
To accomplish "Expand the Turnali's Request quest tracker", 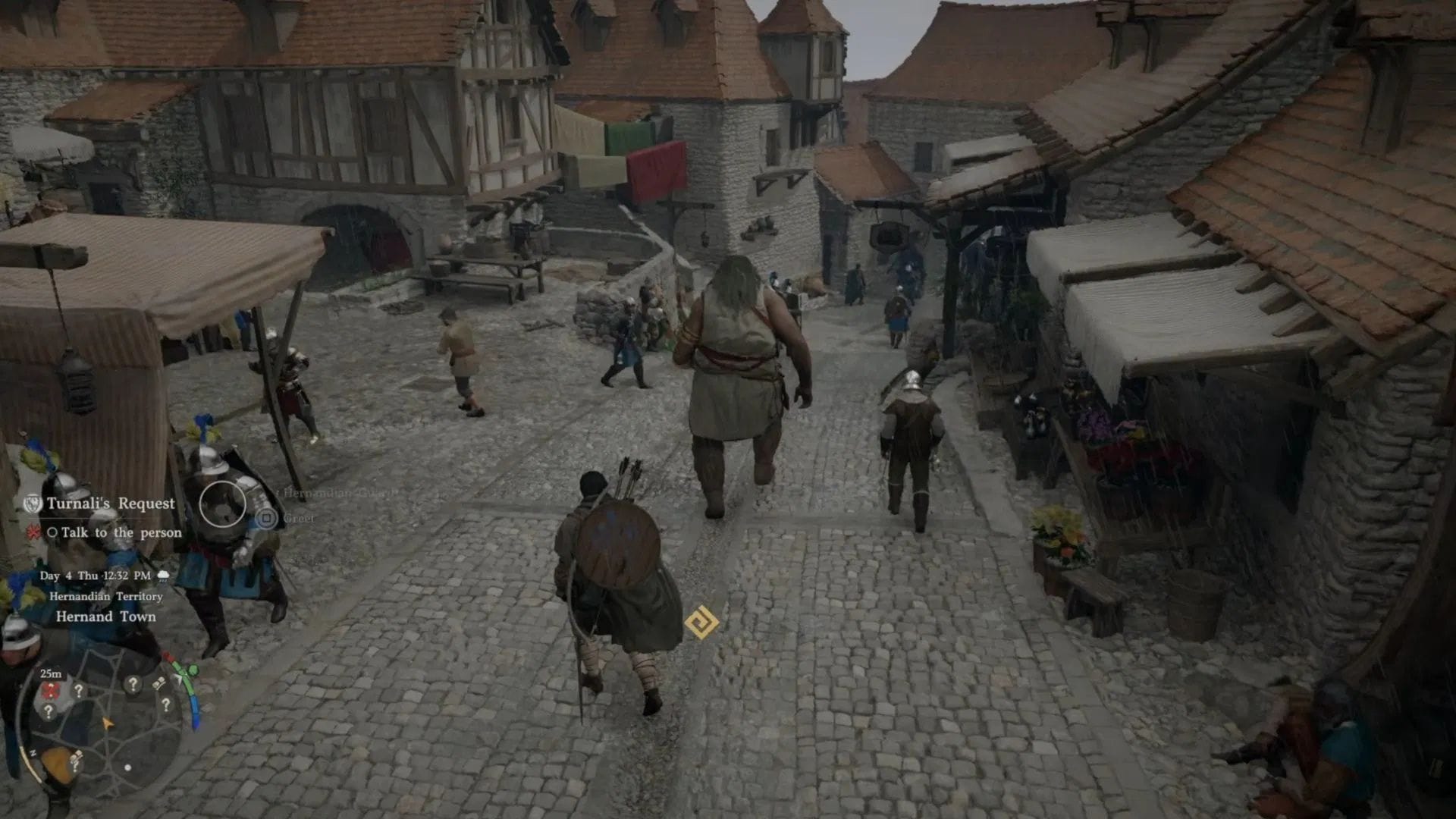I will click(111, 501).
